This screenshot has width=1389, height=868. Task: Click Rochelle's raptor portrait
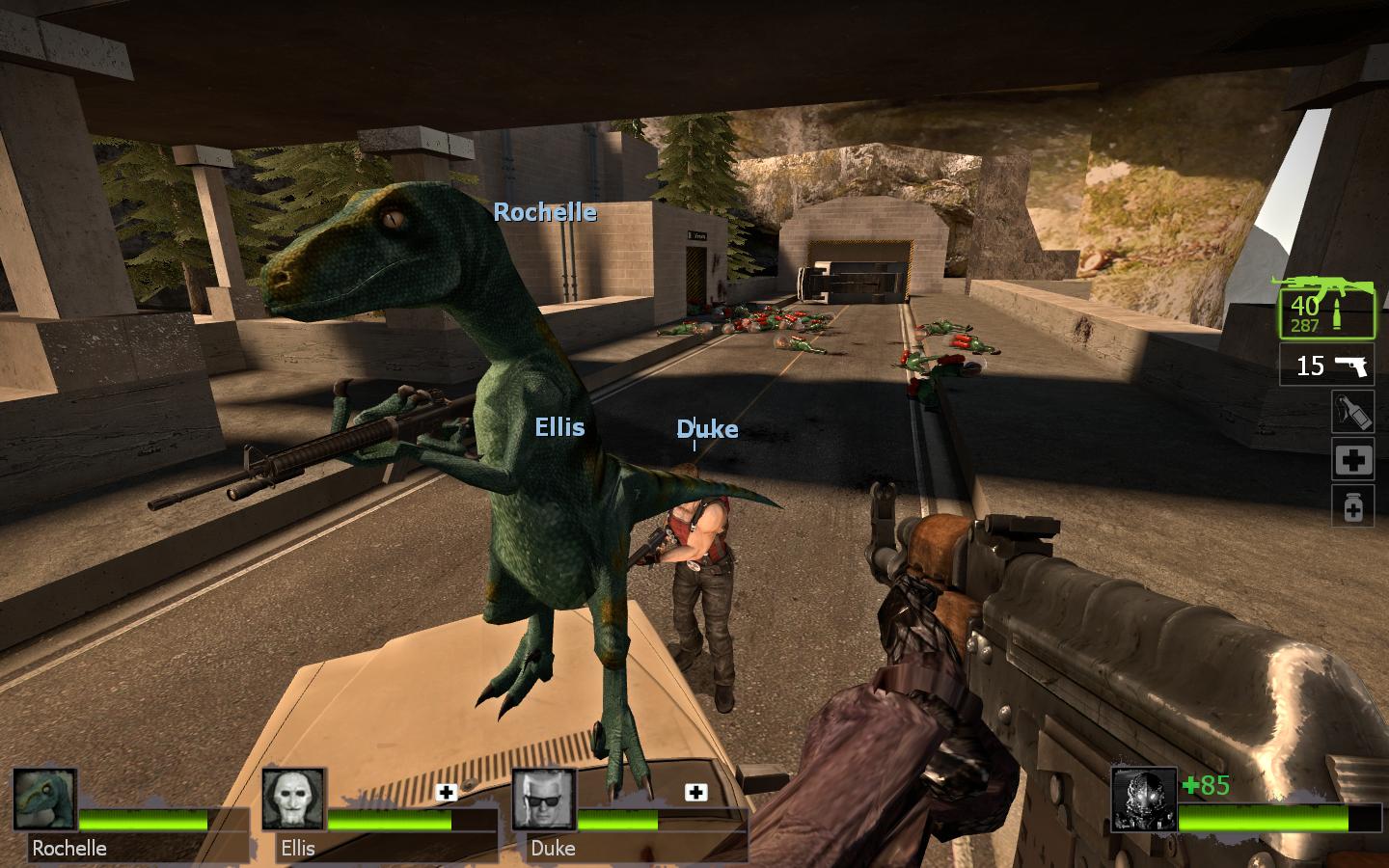[45, 800]
